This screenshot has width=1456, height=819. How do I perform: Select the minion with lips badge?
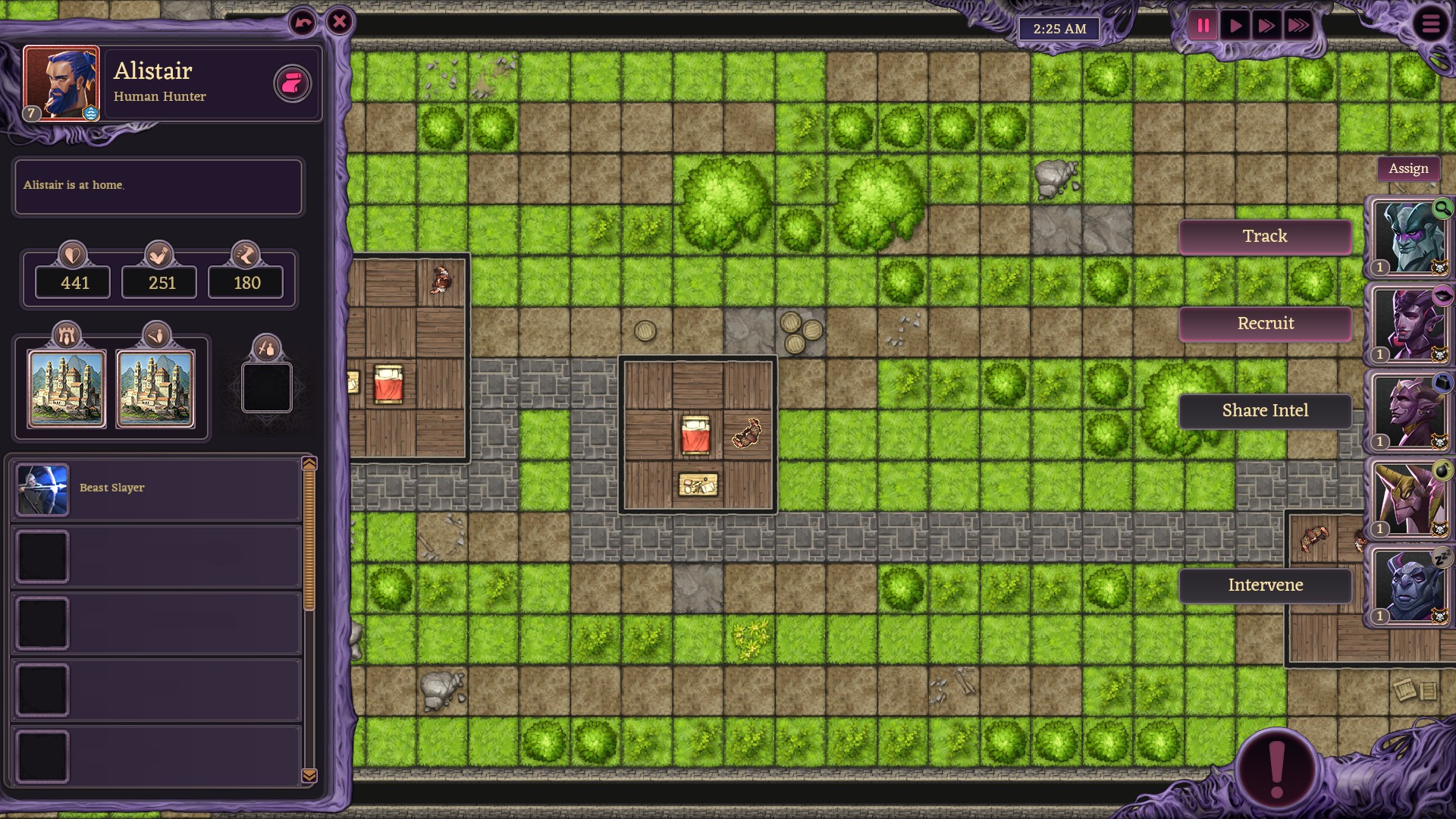point(1409,325)
